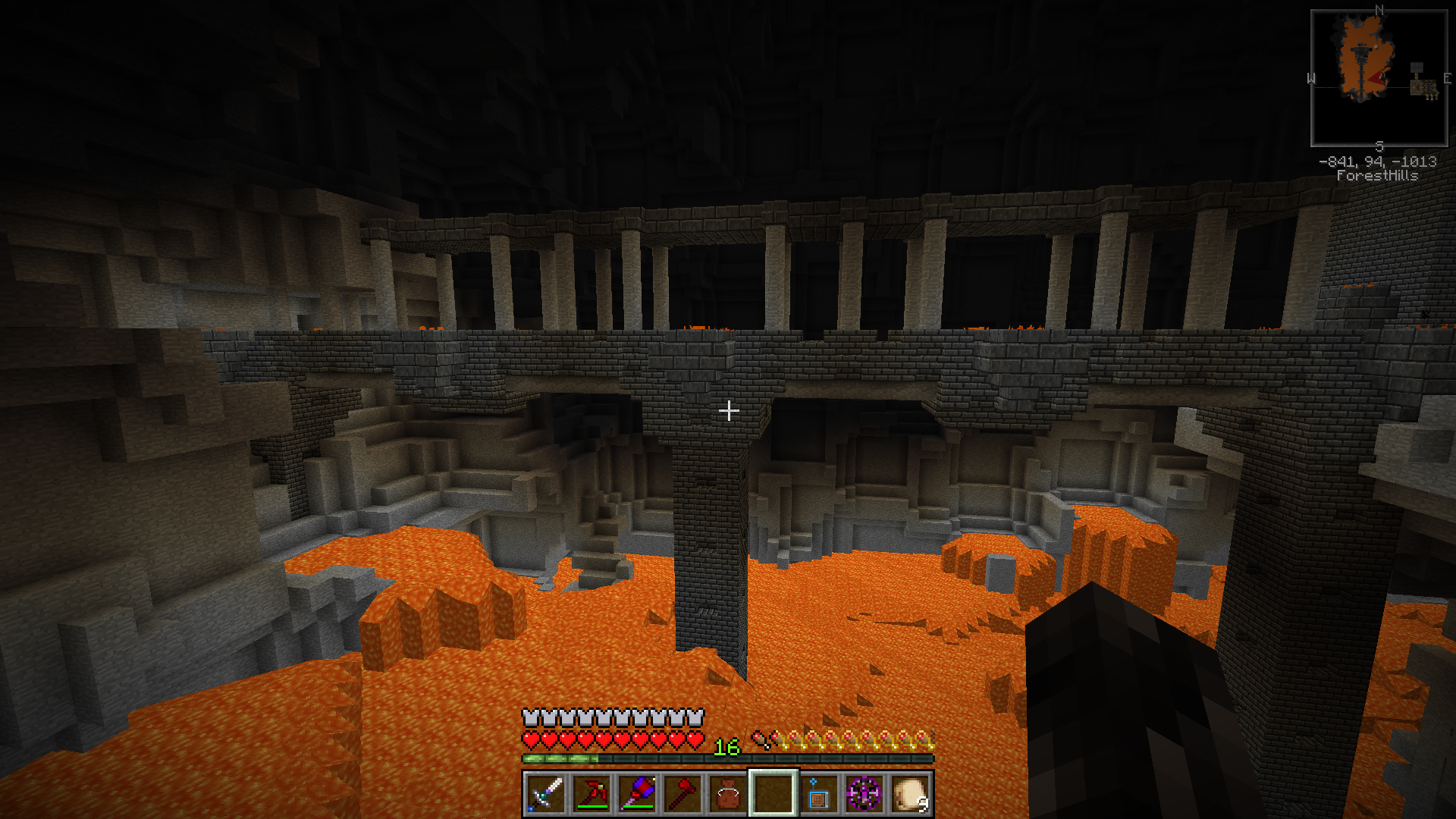Select the dark red axe slot

tap(682, 793)
